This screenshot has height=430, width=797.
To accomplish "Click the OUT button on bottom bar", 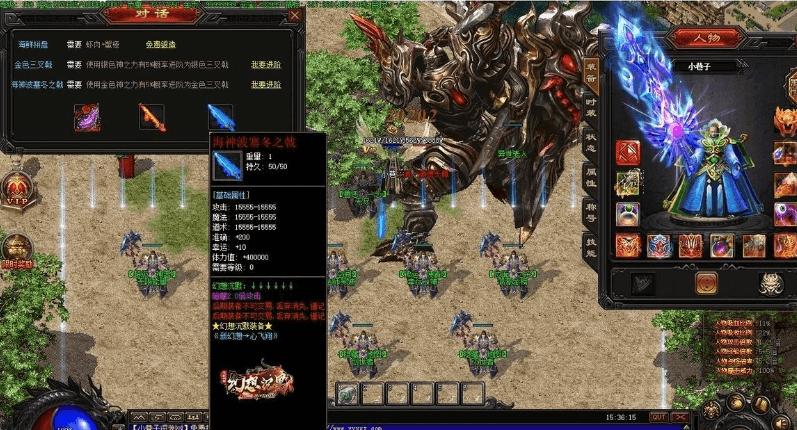I will point(658,417).
